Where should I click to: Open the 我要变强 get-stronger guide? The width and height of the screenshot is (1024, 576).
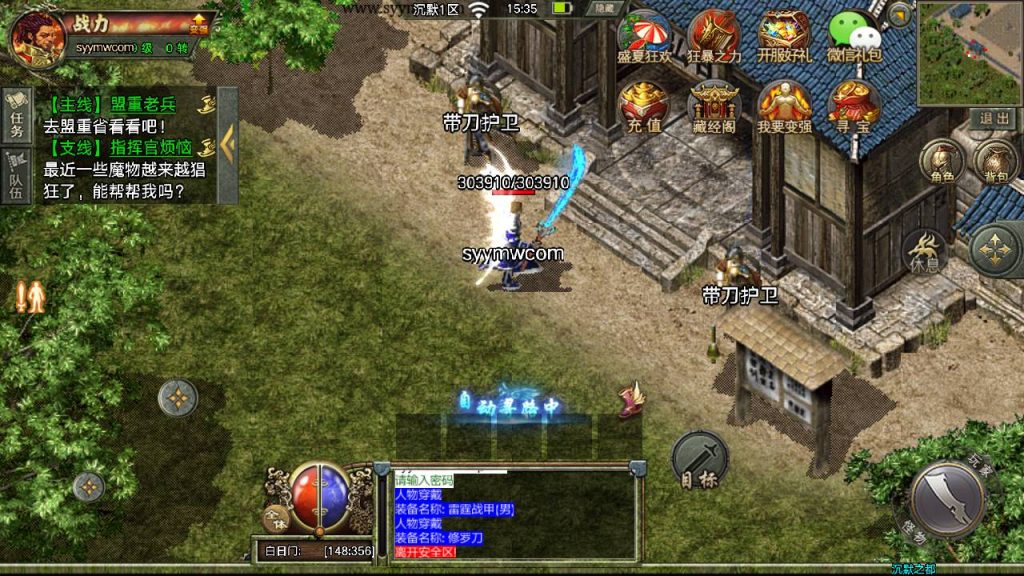click(x=784, y=106)
